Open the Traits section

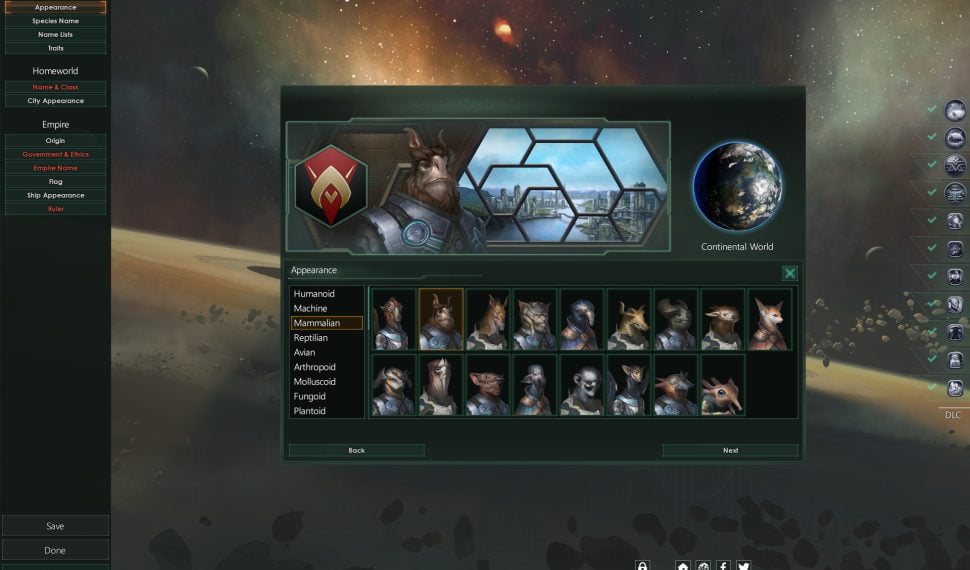pyautogui.click(x=55, y=48)
